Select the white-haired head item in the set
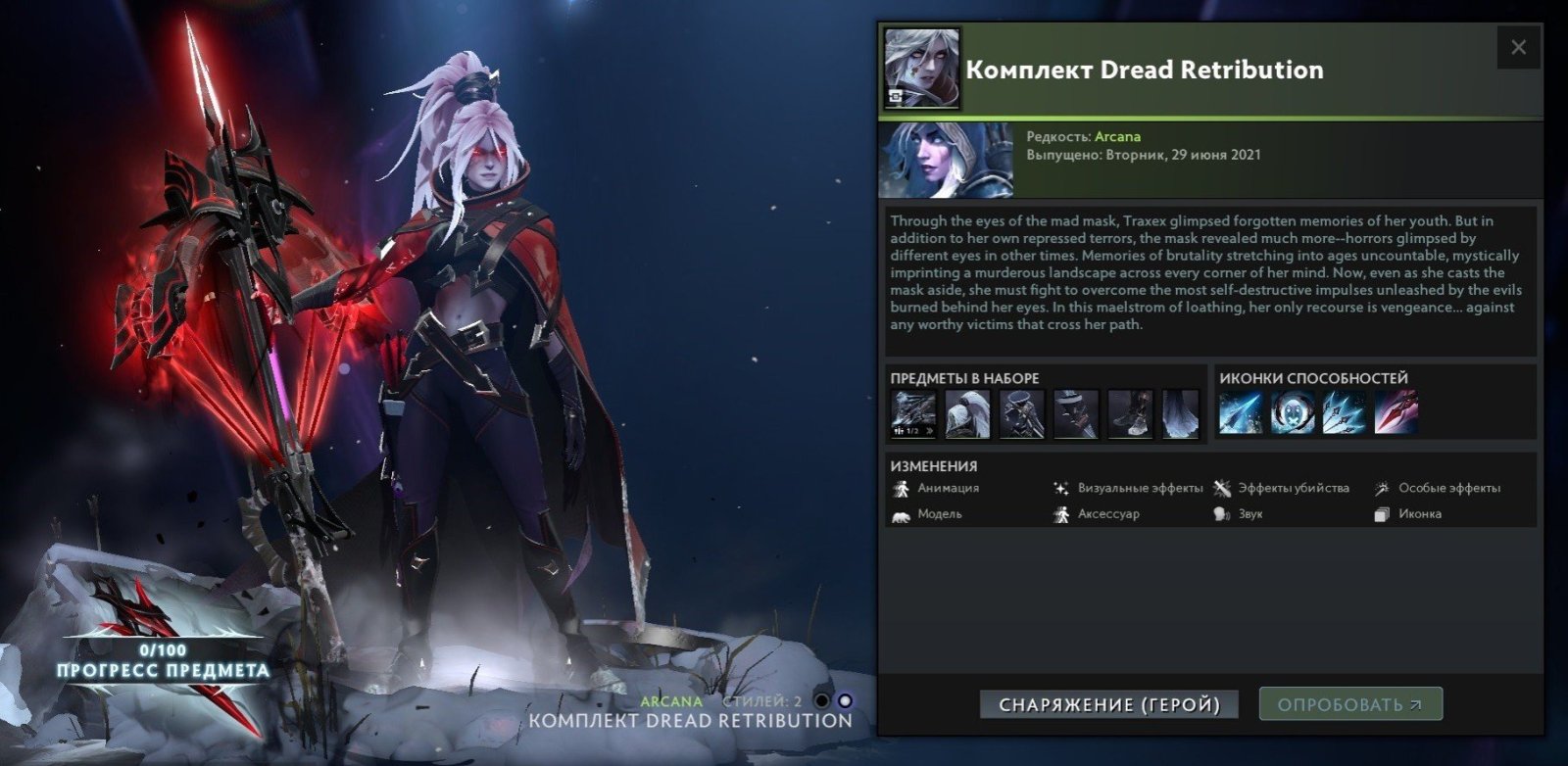 967,413
